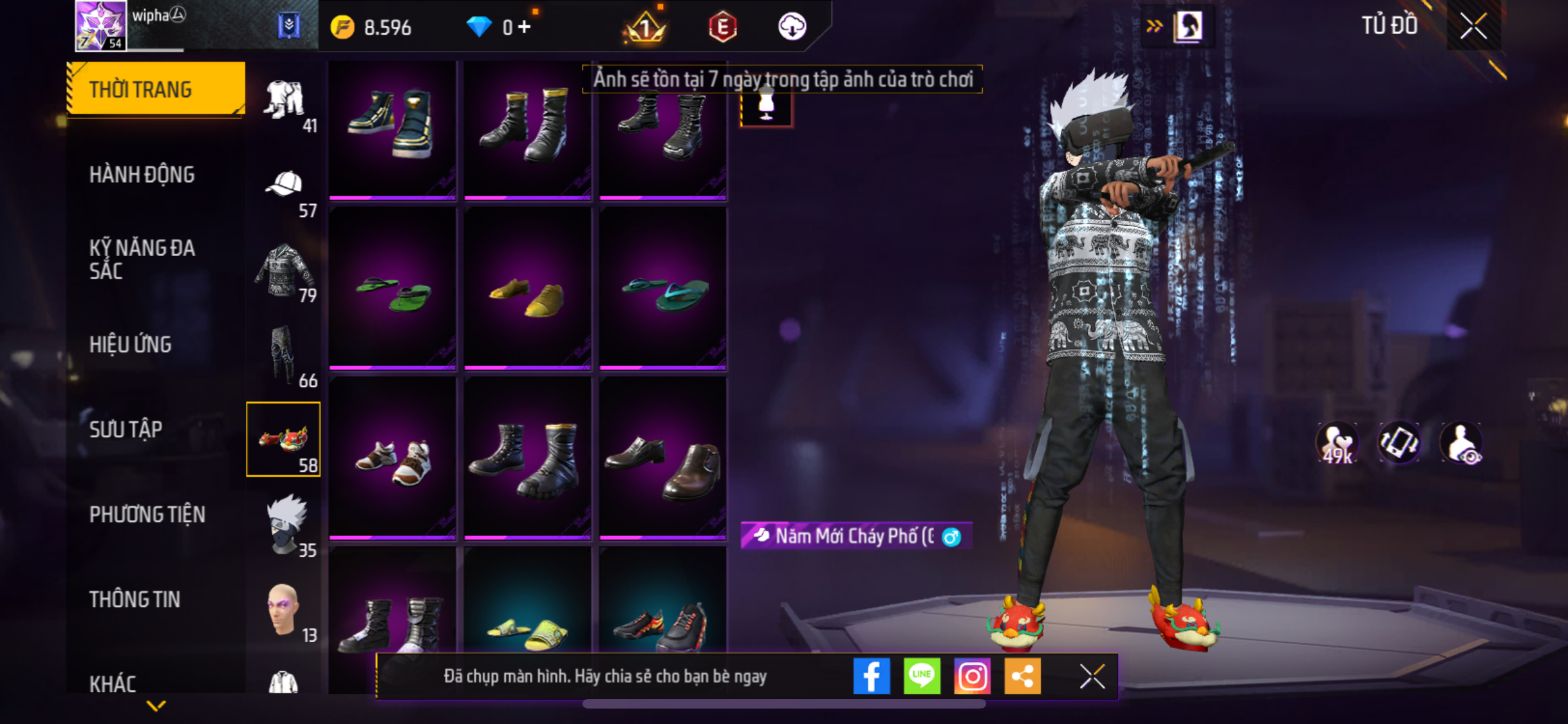
Task: Open the HIỆU ỨNG section
Action: click(x=131, y=344)
